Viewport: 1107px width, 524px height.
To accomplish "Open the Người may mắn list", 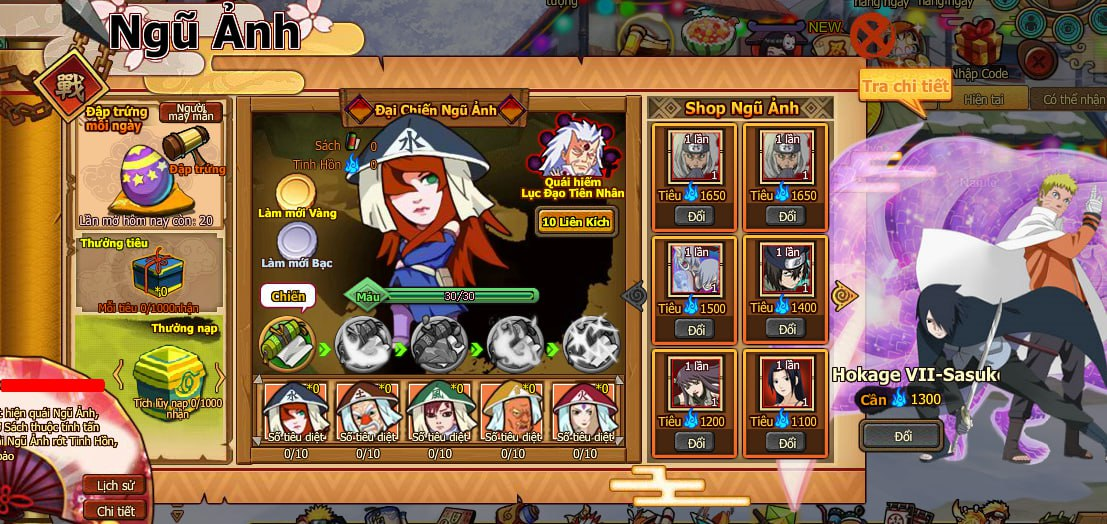I will point(190,111).
